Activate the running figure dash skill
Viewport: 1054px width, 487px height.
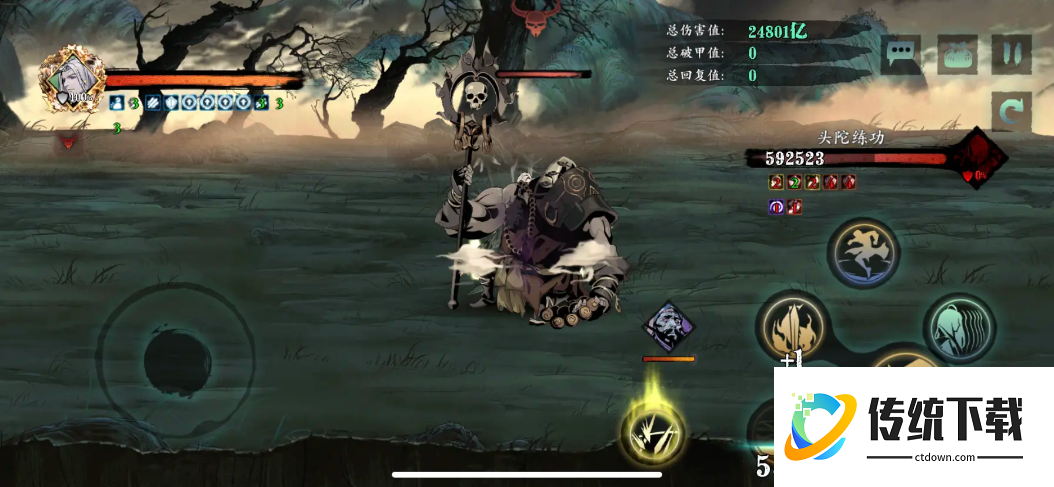tap(864, 253)
